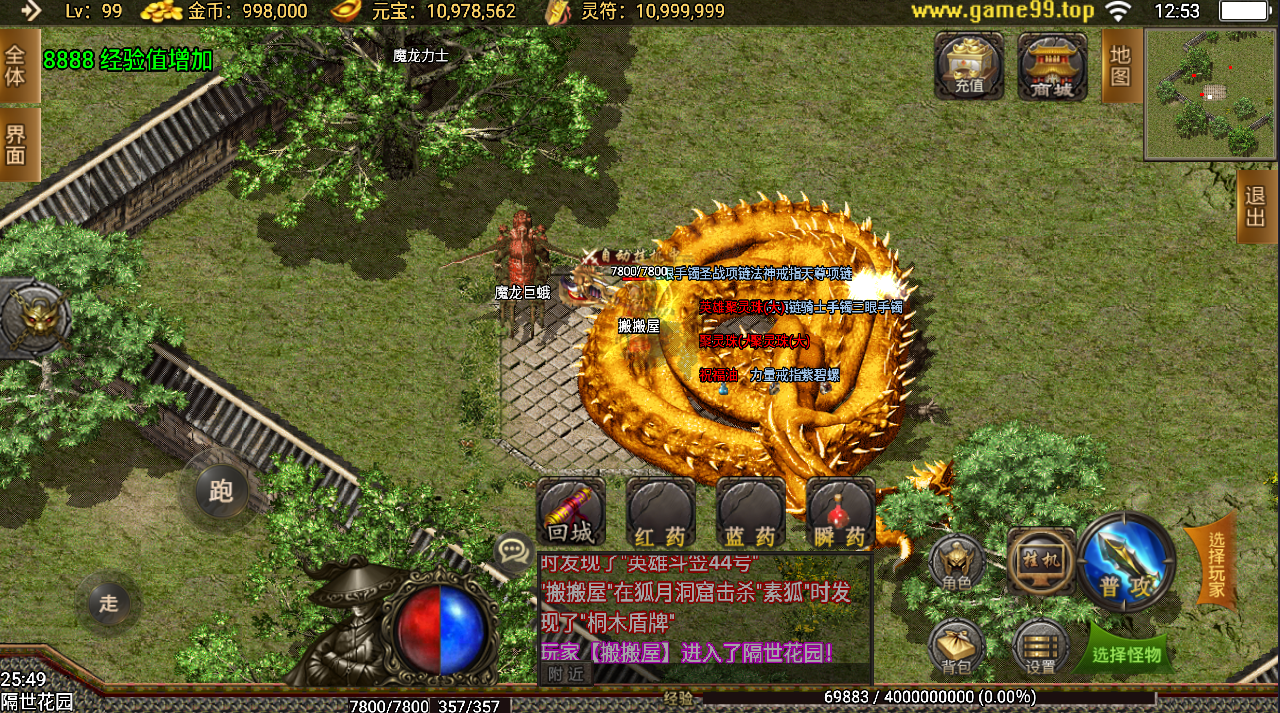Open the 充值 recharge chest
This screenshot has width=1280, height=713.
click(969, 66)
